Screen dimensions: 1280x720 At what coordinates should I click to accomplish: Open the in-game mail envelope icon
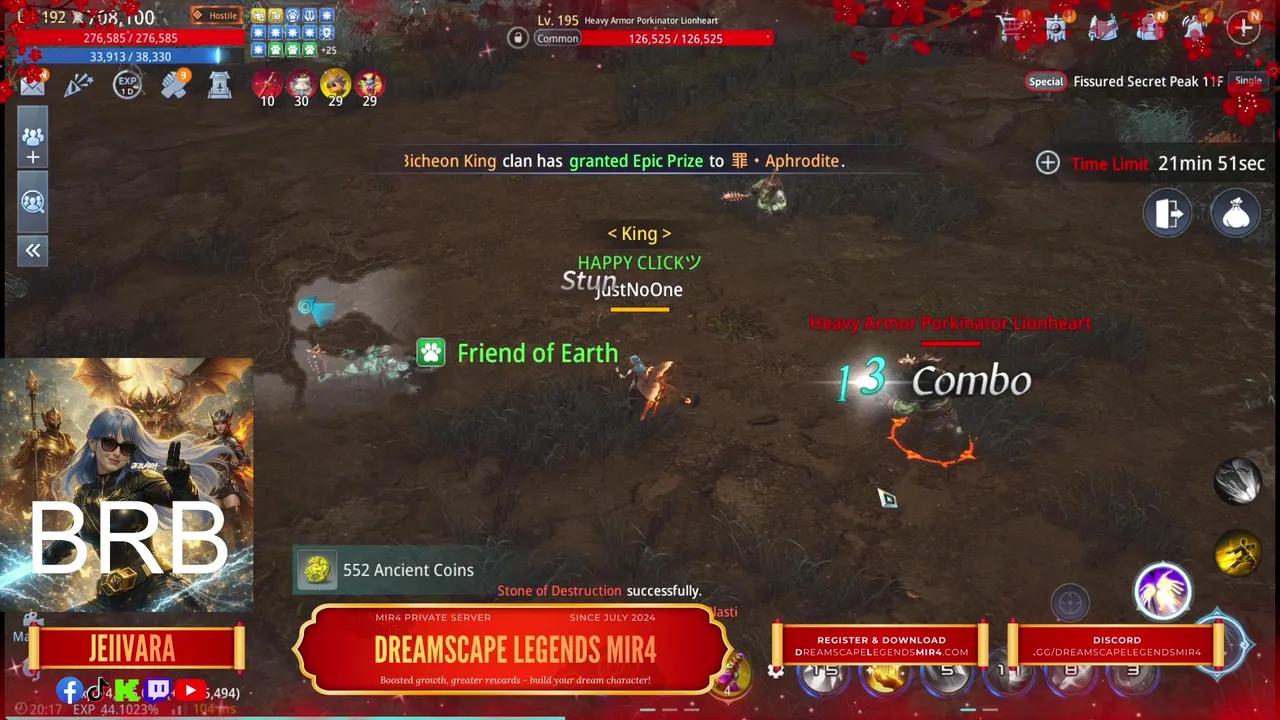point(31,84)
